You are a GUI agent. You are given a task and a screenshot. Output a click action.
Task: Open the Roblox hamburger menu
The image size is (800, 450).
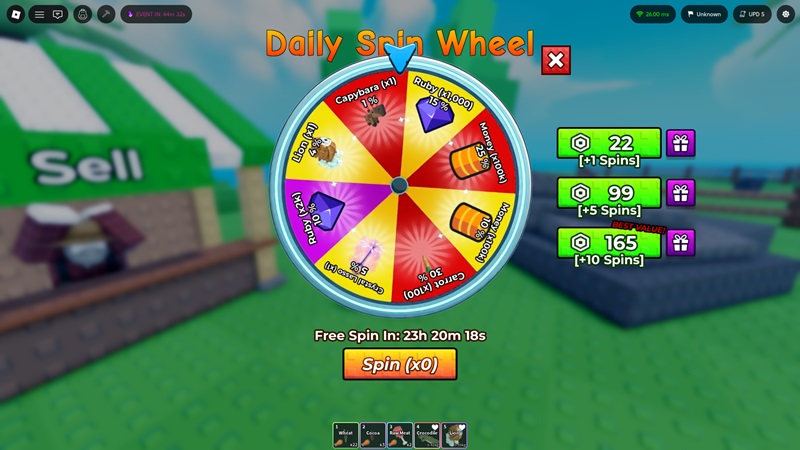pyautogui.click(x=39, y=14)
